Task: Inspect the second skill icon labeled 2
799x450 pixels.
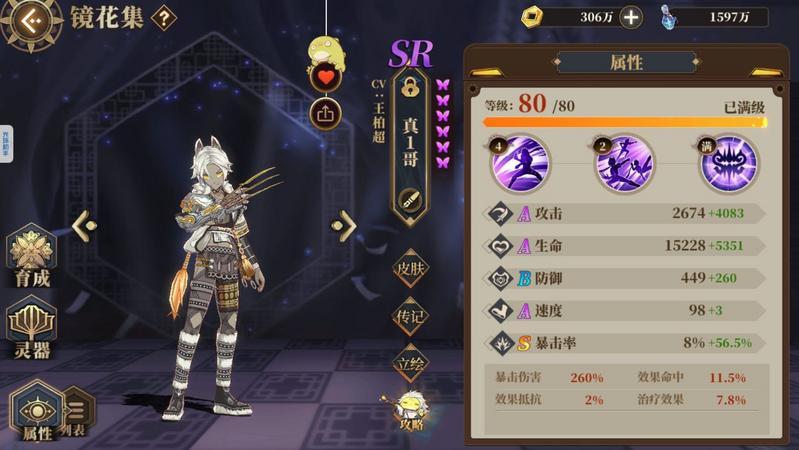Action: click(x=621, y=163)
